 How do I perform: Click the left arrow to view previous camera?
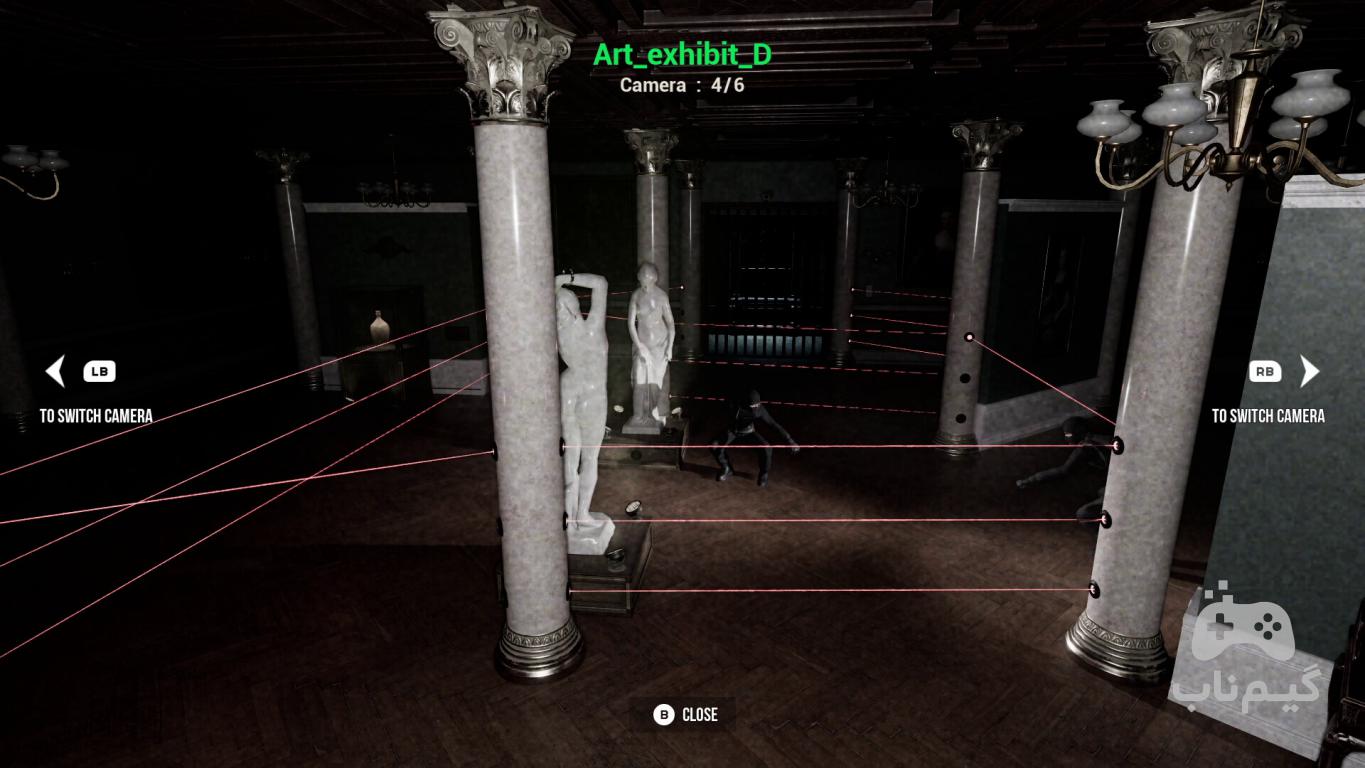point(56,372)
